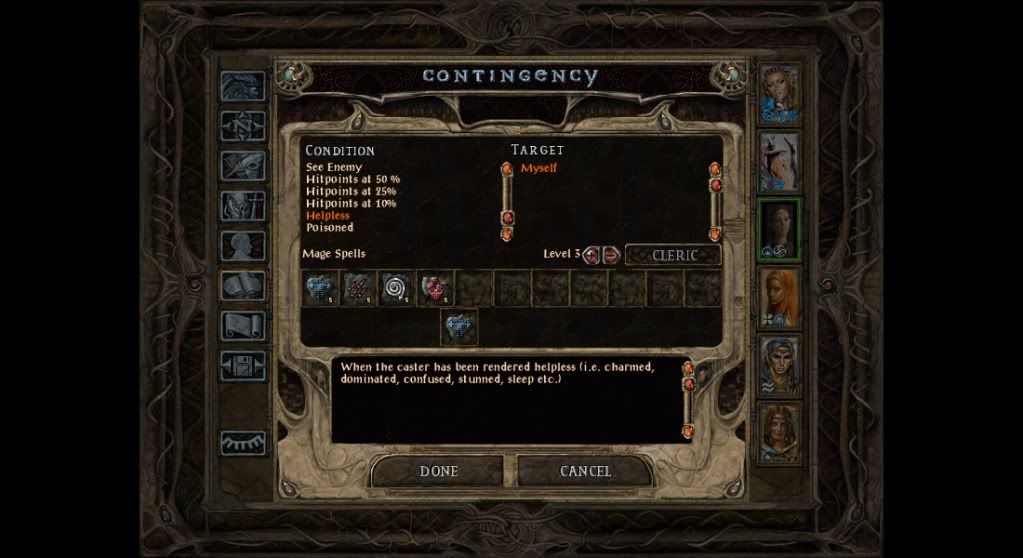Image resolution: width=1023 pixels, height=558 pixels.
Task: Select Myself as the target
Action: point(539,168)
